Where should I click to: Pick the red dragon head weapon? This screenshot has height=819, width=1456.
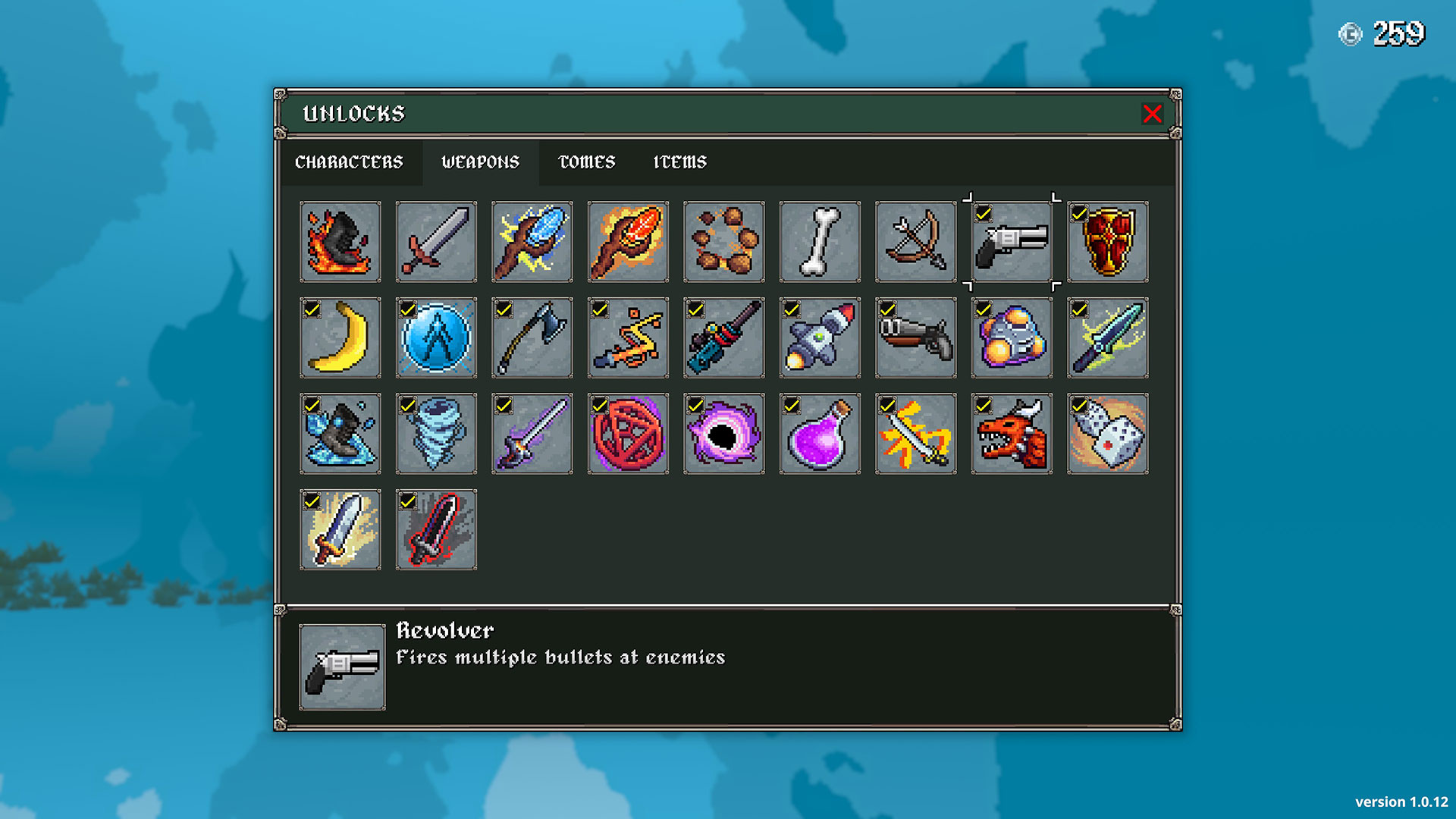point(1012,434)
